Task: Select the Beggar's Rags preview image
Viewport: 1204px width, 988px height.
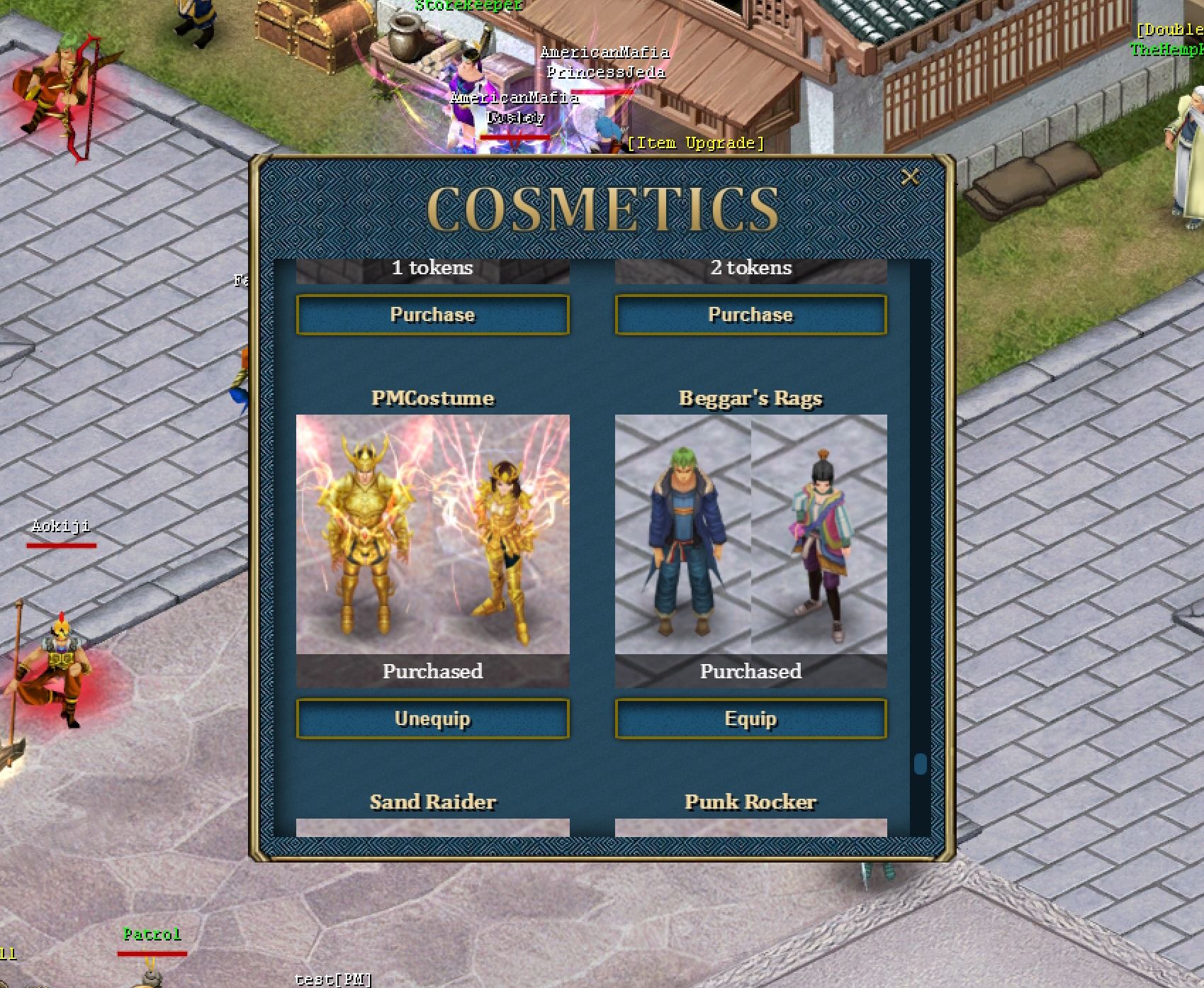Action: (750, 534)
